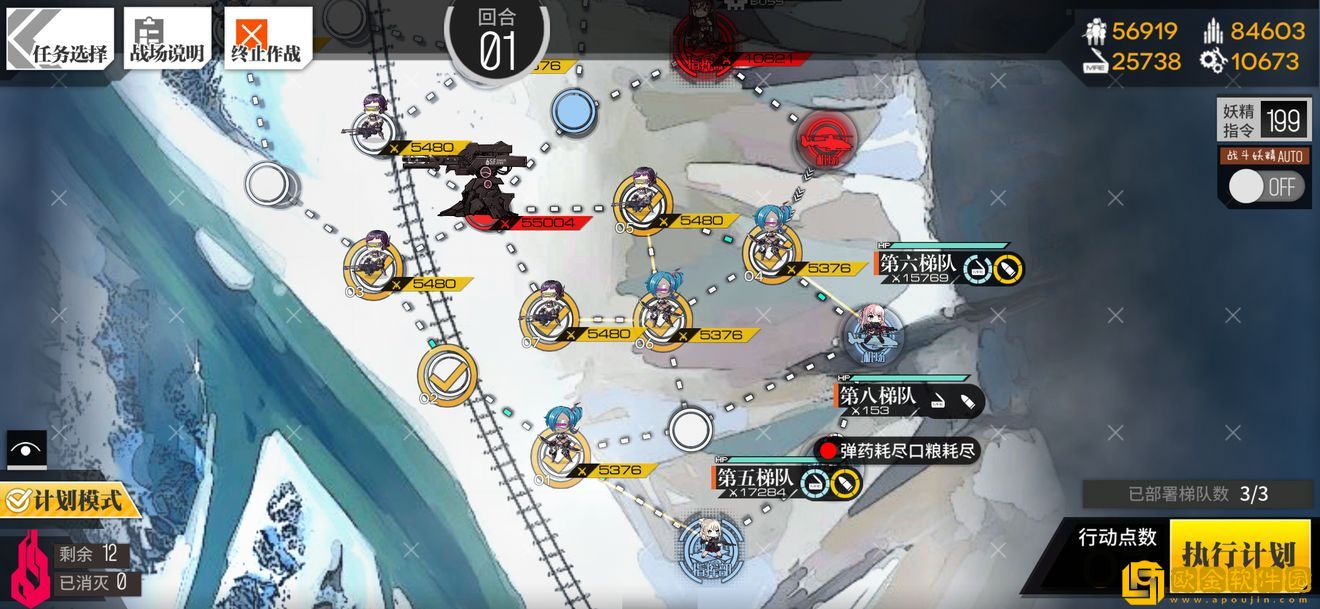Select planned waypoint node 02 with checkmark
Screen dimensions: 1320x609
(446, 374)
